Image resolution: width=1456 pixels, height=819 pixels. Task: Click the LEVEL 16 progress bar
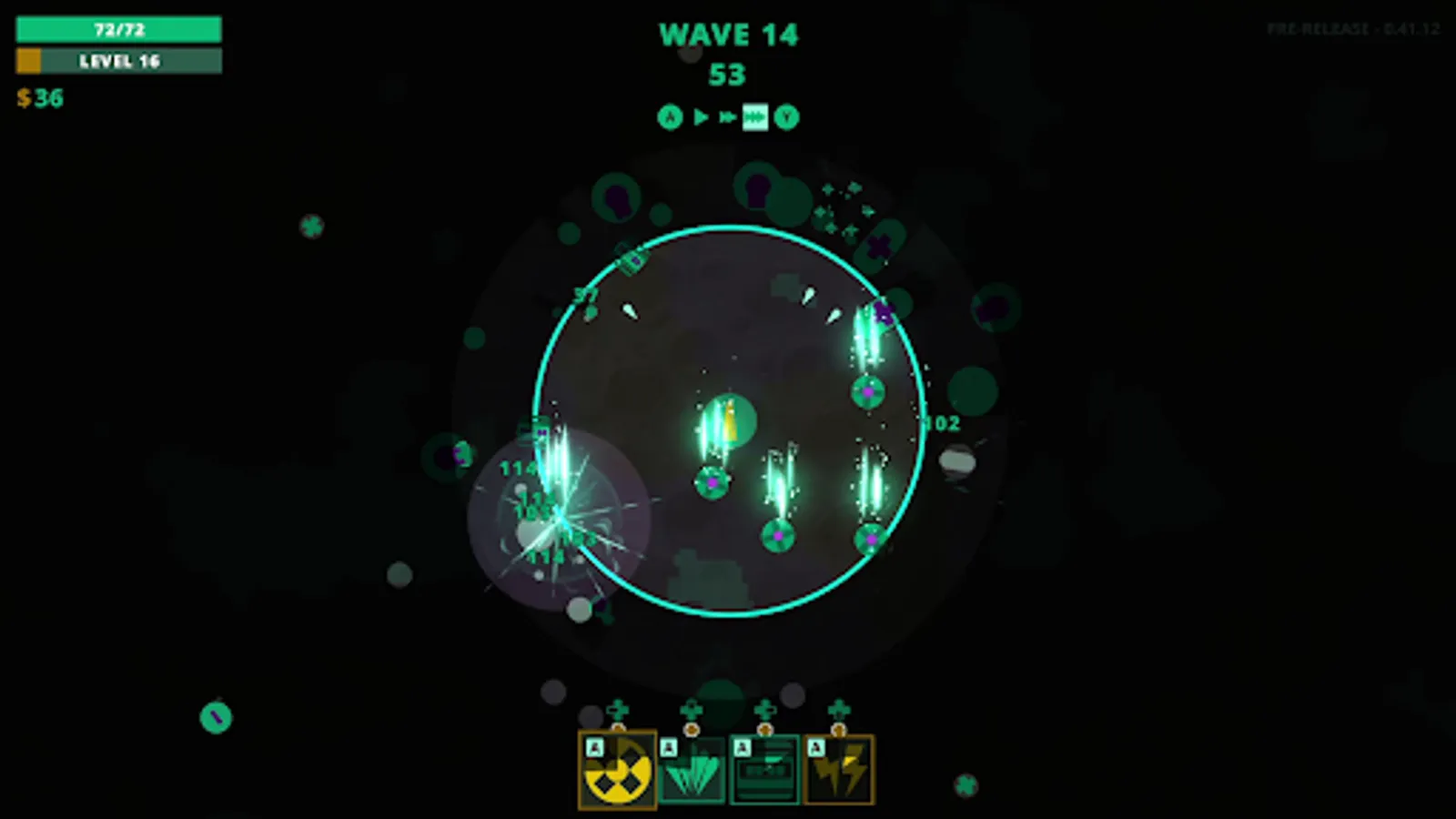tap(118, 62)
